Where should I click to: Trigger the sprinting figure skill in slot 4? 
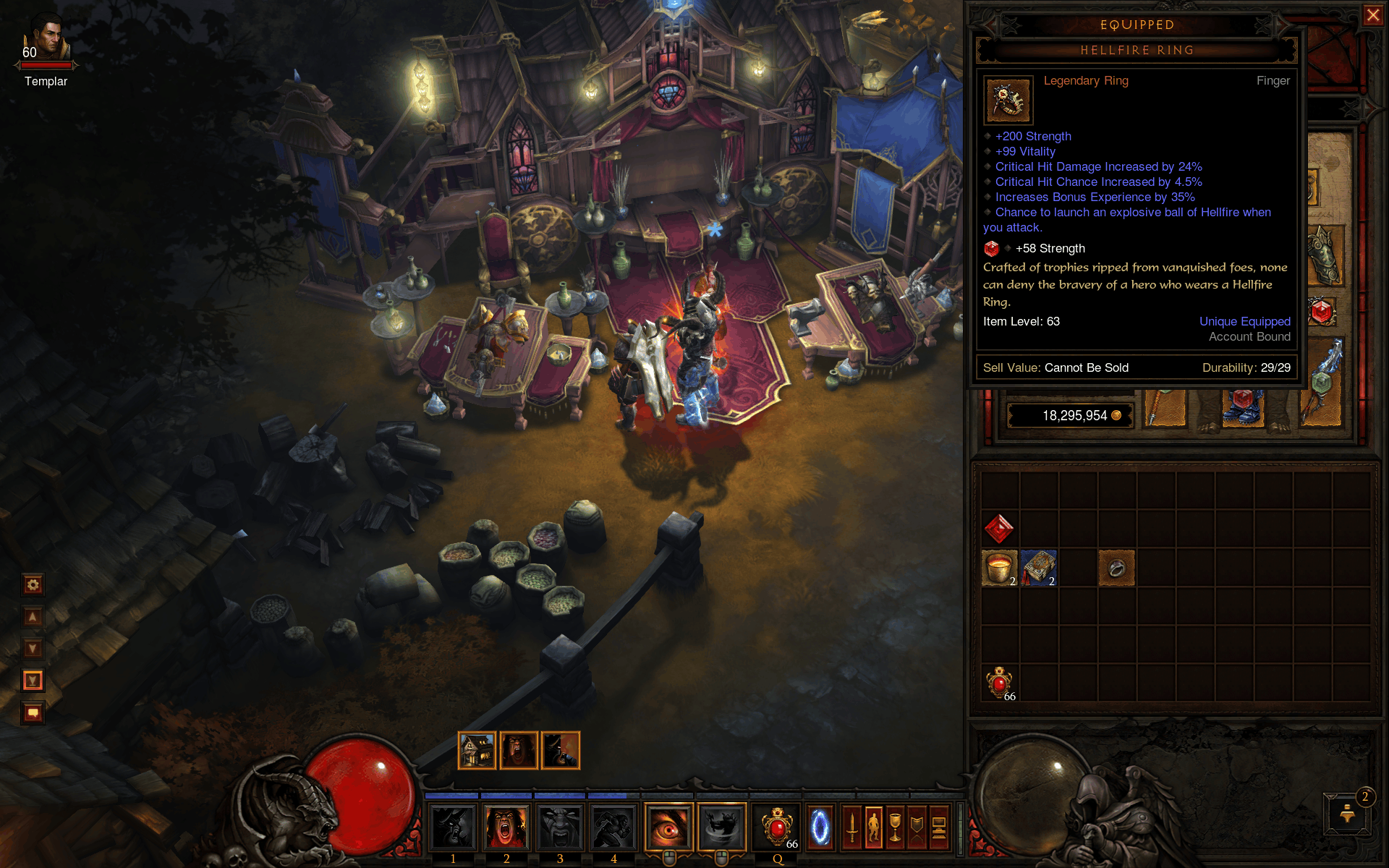click(613, 826)
